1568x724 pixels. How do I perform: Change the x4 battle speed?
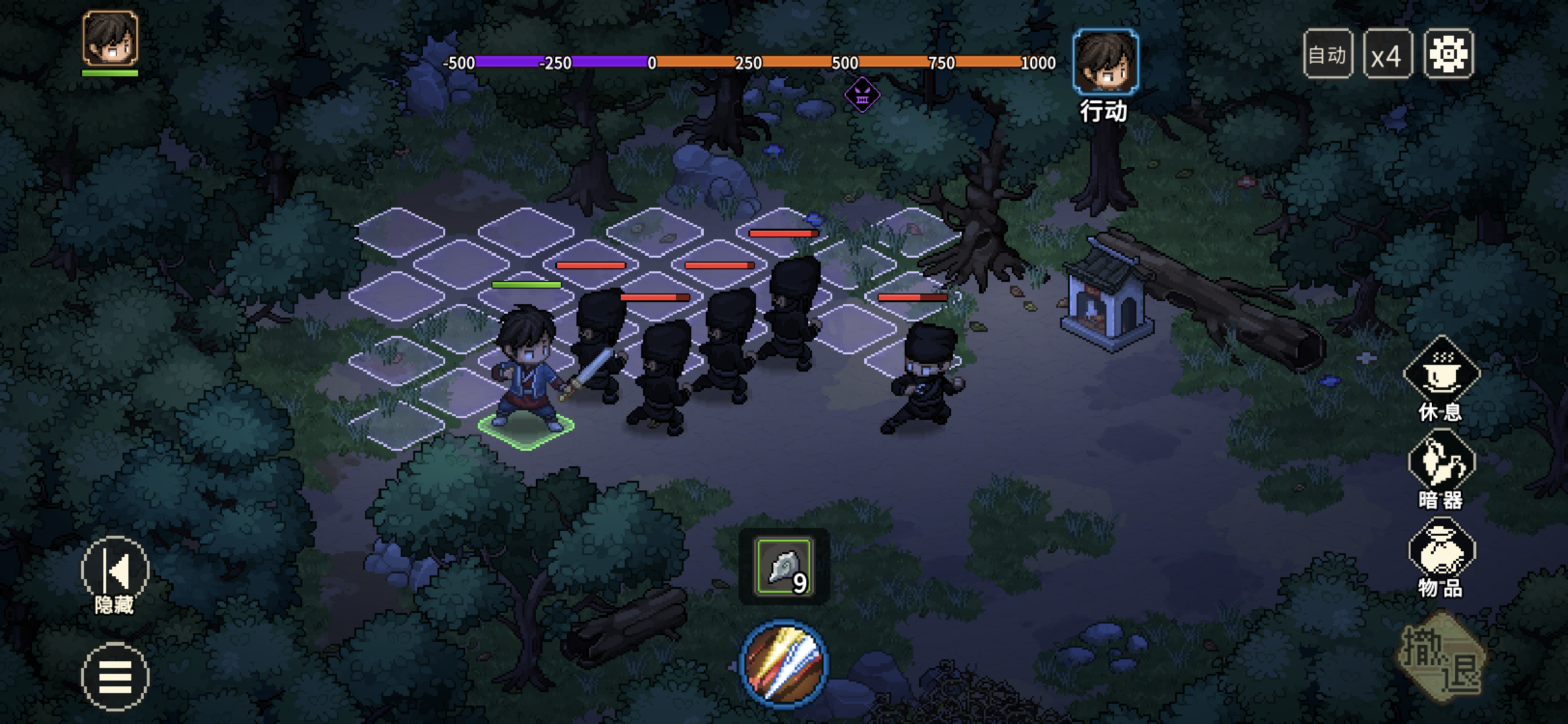tap(1387, 54)
